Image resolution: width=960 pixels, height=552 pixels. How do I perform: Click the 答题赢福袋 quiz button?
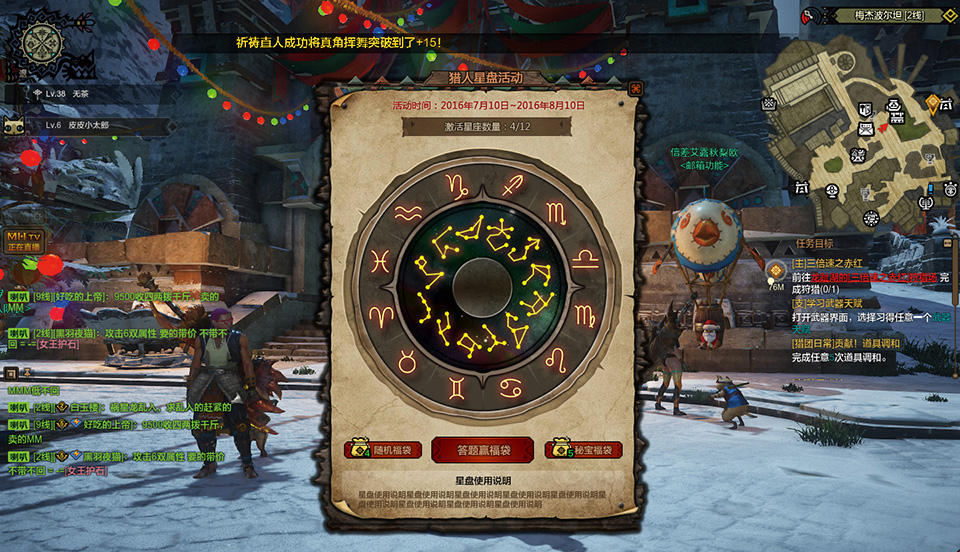482,450
